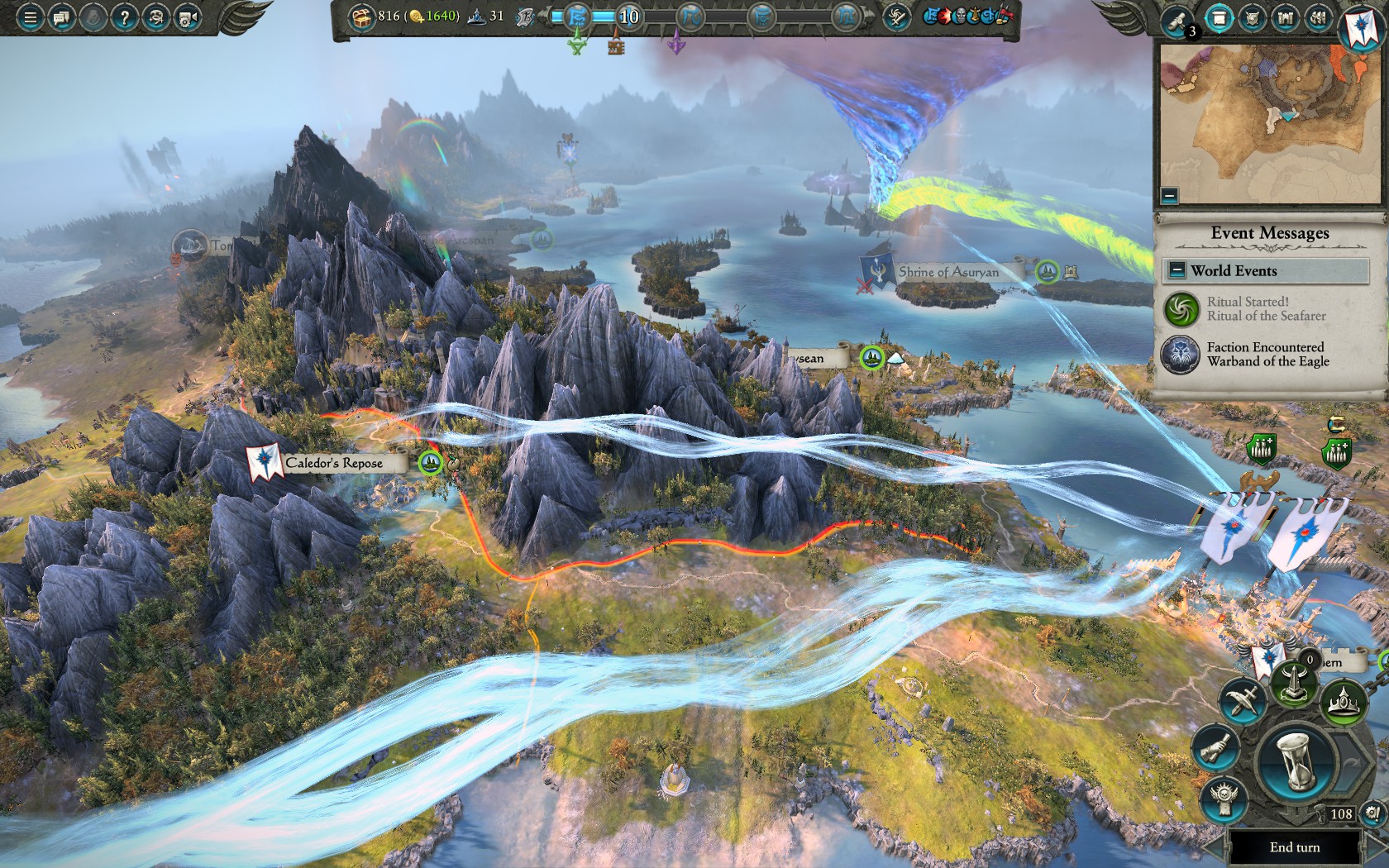The height and width of the screenshot is (868, 1389).
Task: Switch to the factions masks list
Action: (x=1318, y=18)
